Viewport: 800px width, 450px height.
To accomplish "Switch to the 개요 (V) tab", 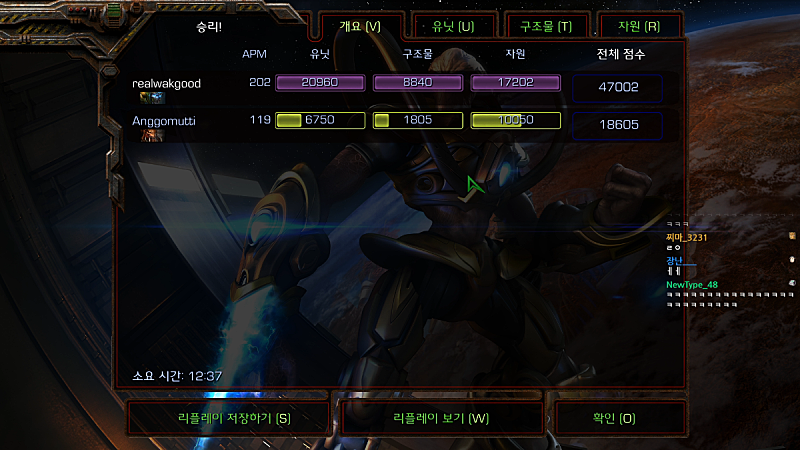I will click(360, 26).
